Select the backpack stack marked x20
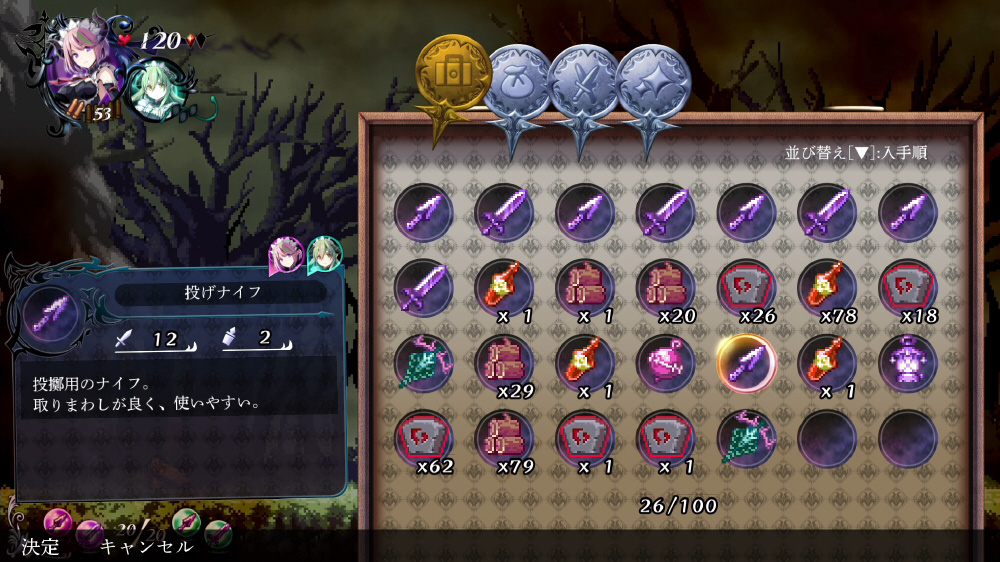The width and height of the screenshot is (1000, 562). (665, 288)
